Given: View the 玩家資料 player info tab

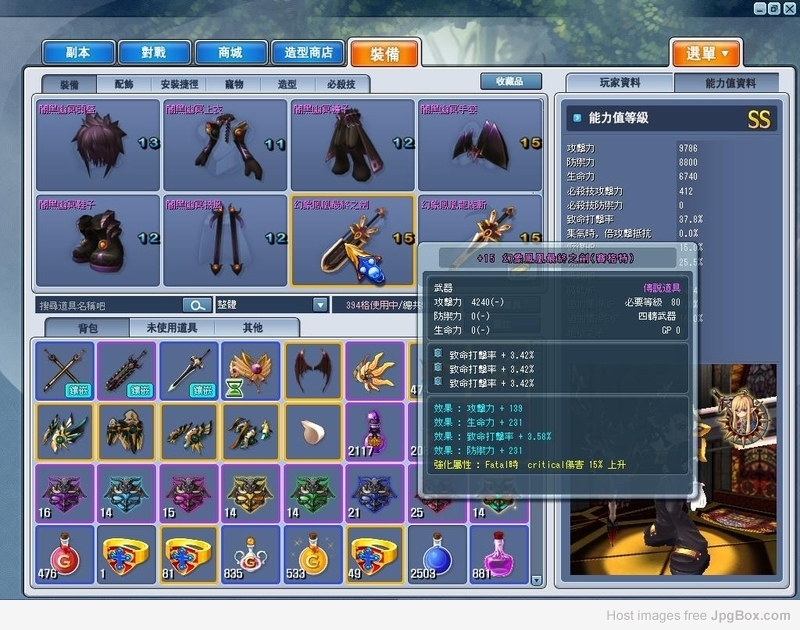Looking at the screenshot, I should (x=620, y=83).
